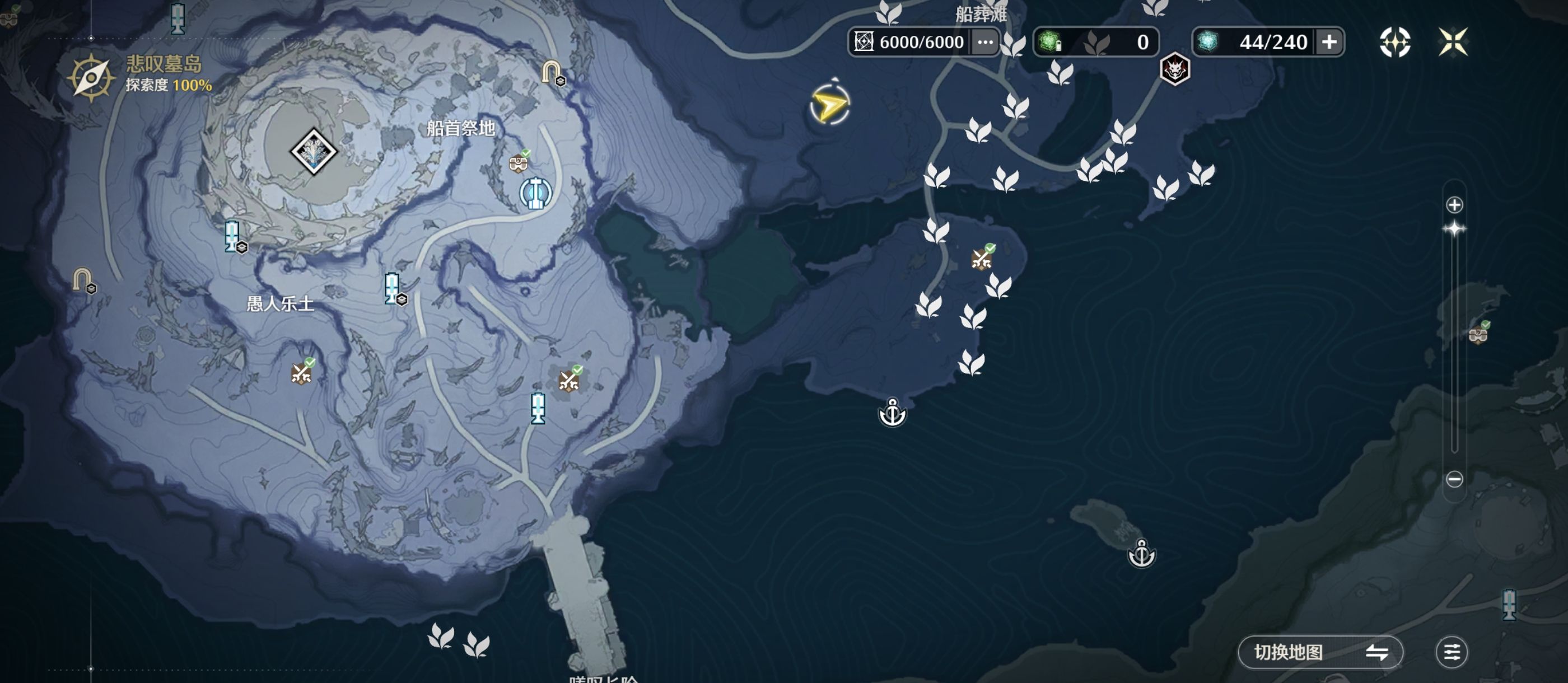Open the map filter list button
This screenshot has width=1568, height=683.
click(x=1451, y=652)
